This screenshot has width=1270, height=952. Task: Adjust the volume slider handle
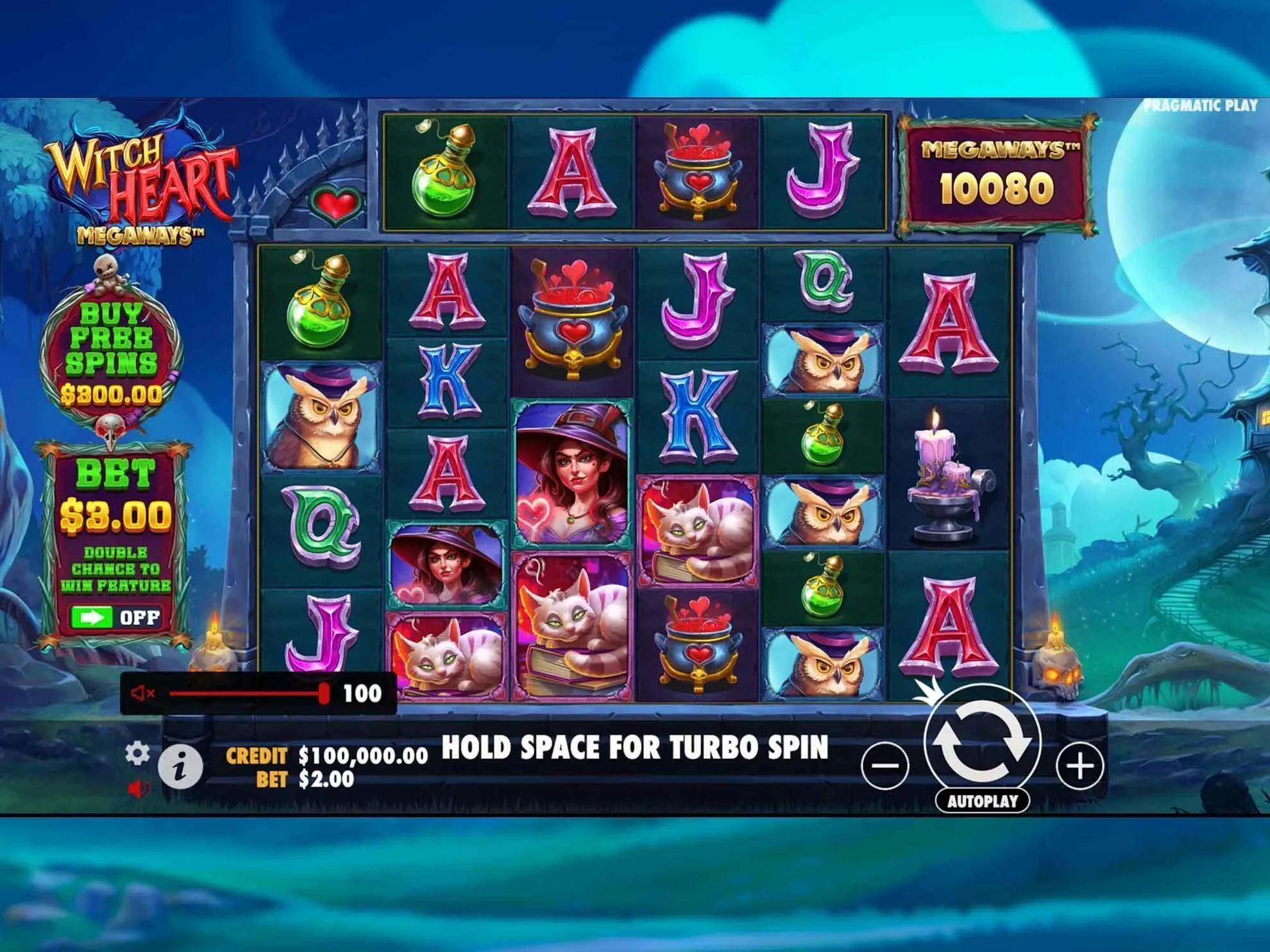pyautogui.click(x=325, y=693)
